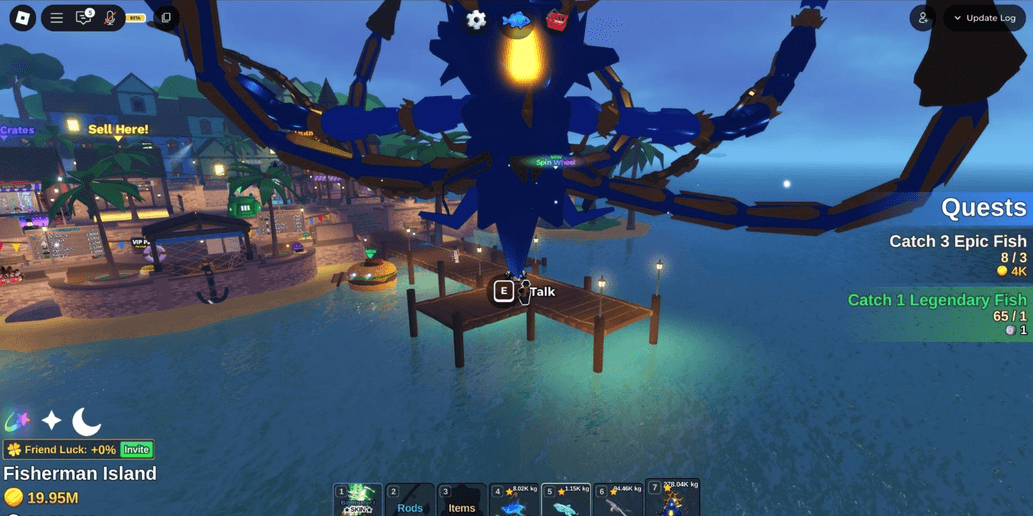
Task: Open the gear settings icon
Action: tap(476, 20)
